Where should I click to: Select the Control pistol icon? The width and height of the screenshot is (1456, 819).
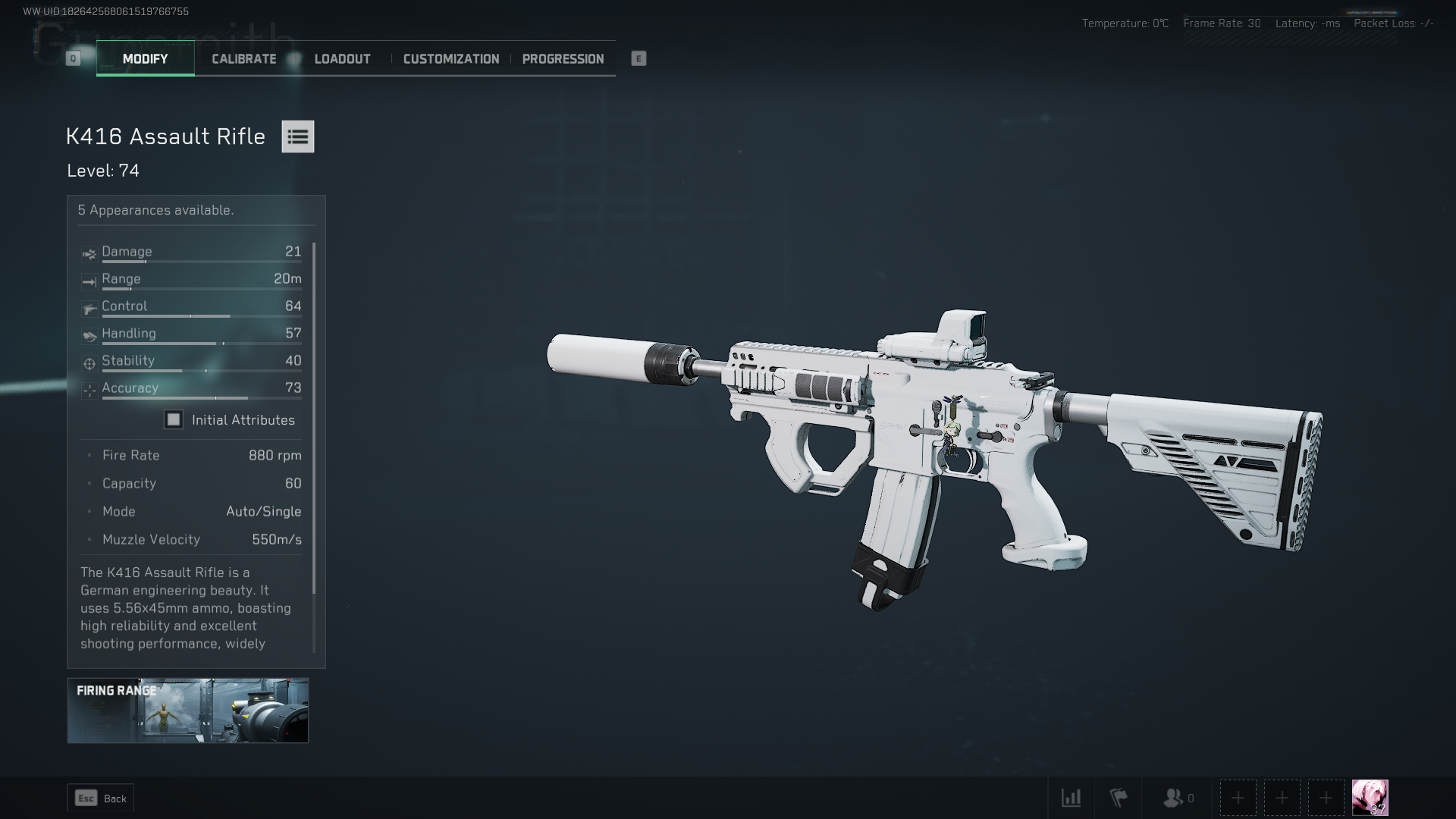click(x=89, y=308)
